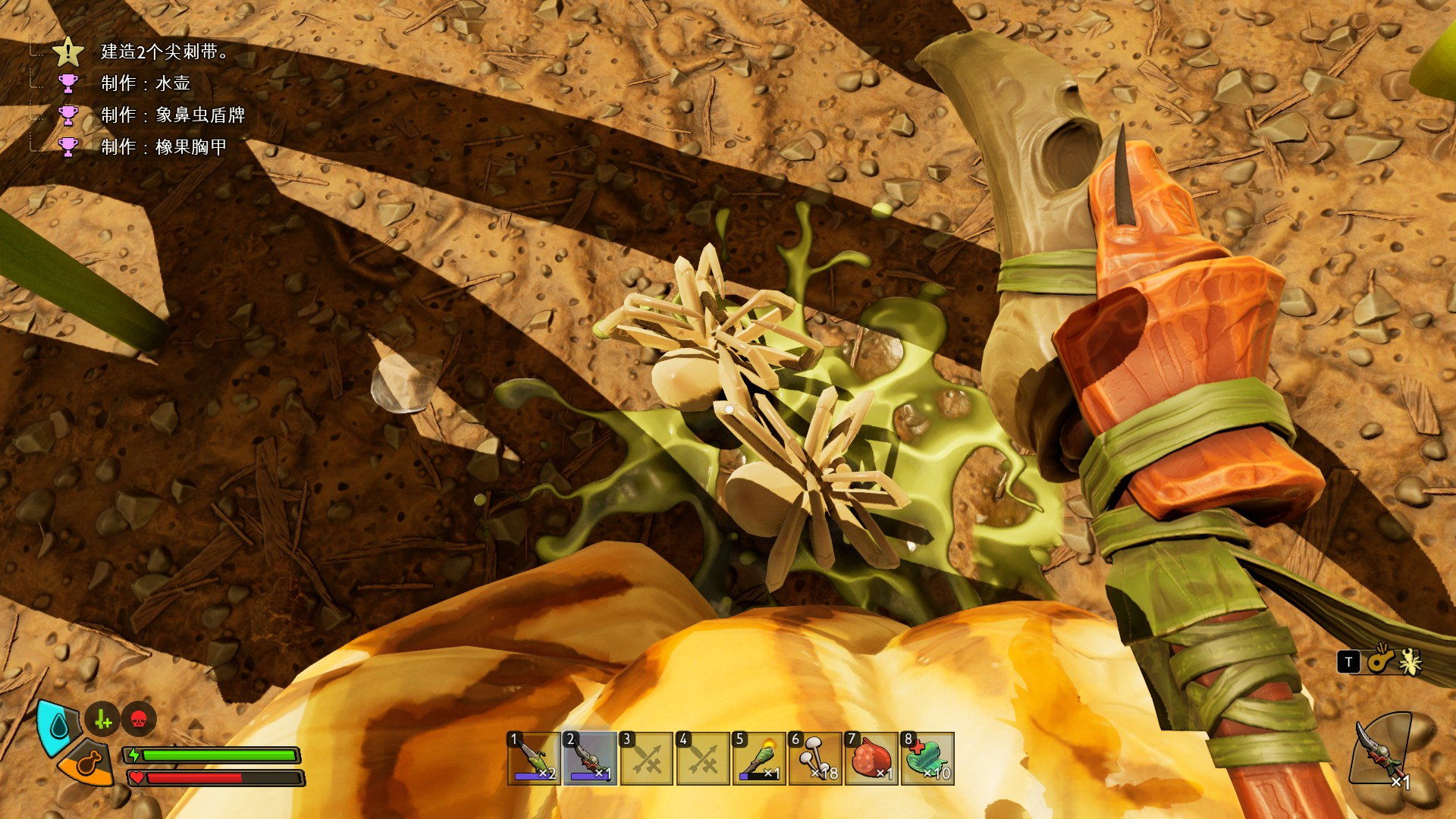Use the green bandage in slot 8
Screen dimensions: 1456x819
click(x=927, y=758)
